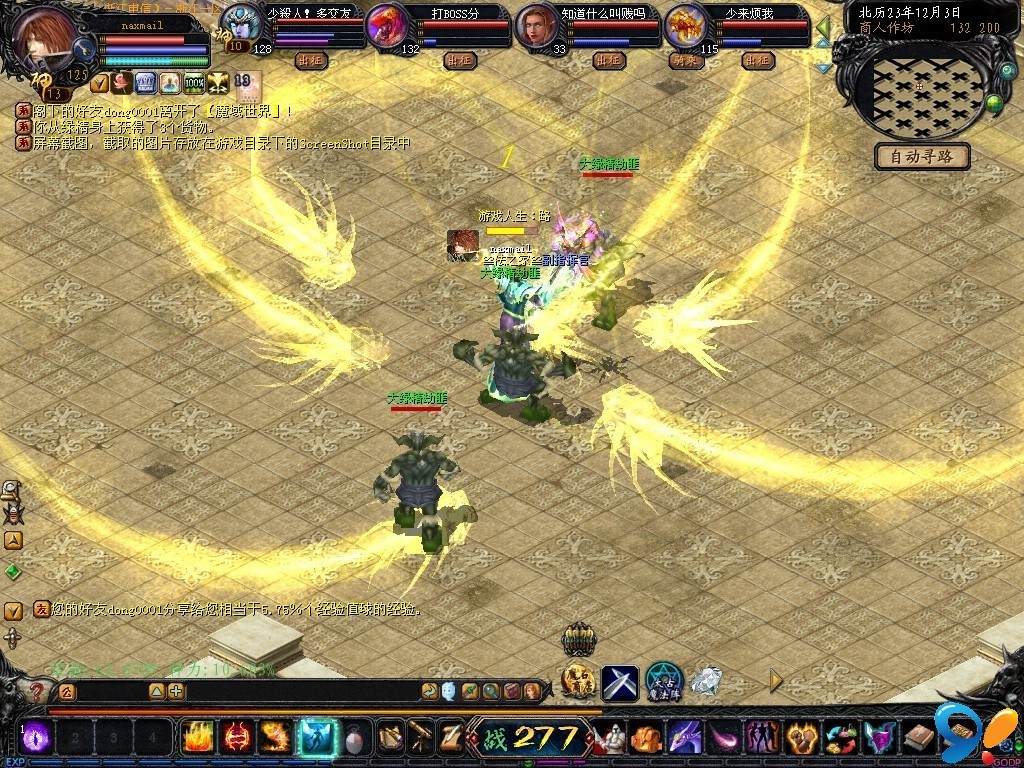Activate the flame skill on the hotbar
The width and height of the screenshot is (1024, 768).
[x=197, y=738]
